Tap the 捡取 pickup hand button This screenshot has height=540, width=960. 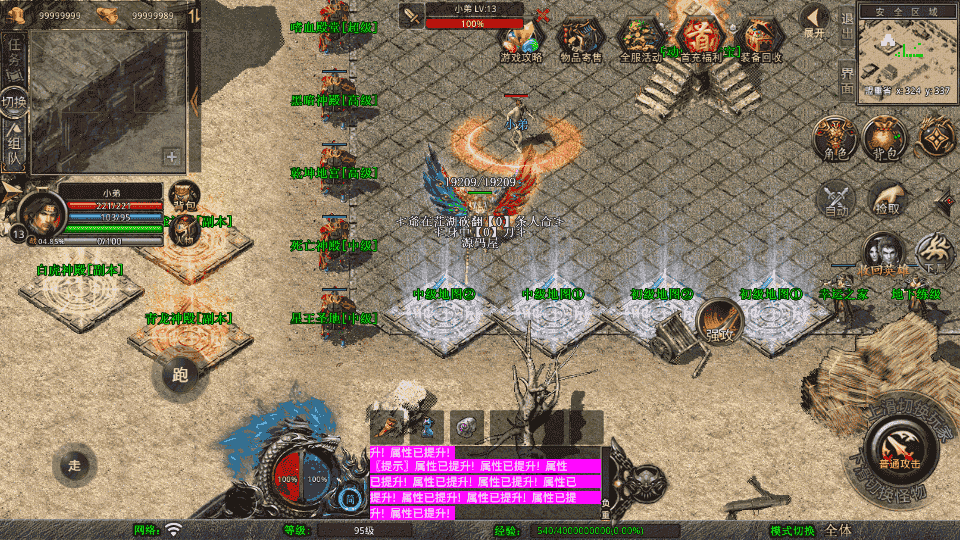click(x=886, y=200)
